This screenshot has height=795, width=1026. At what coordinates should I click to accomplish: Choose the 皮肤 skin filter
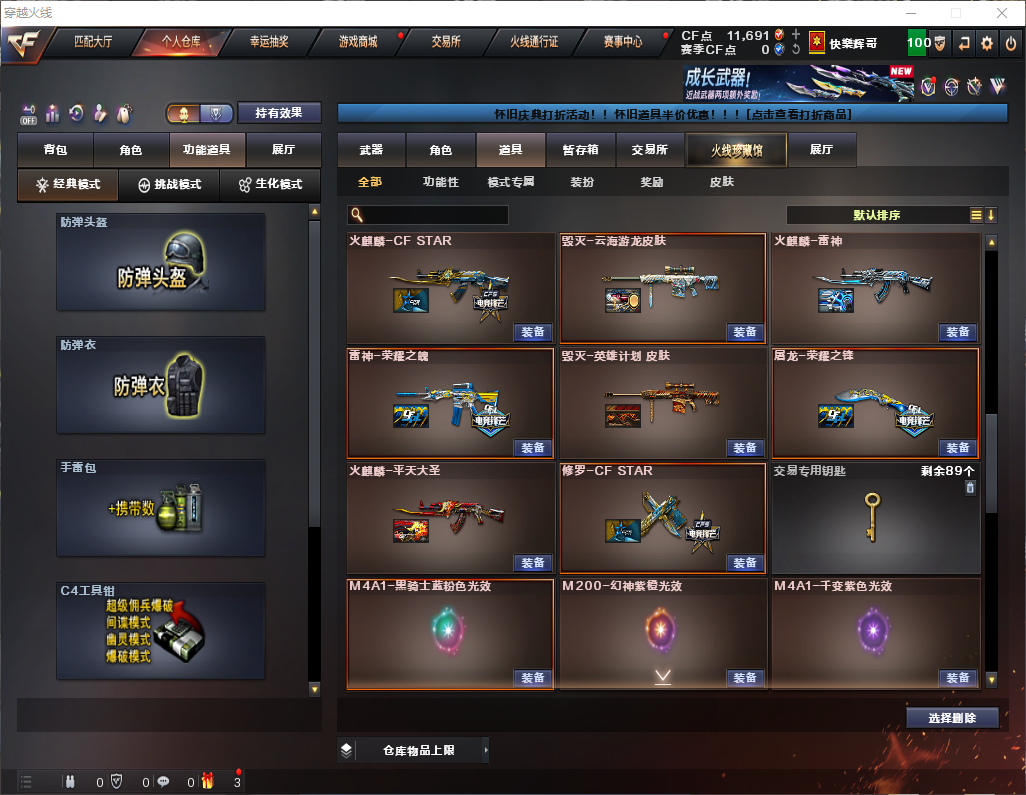(x=721, y=182)
